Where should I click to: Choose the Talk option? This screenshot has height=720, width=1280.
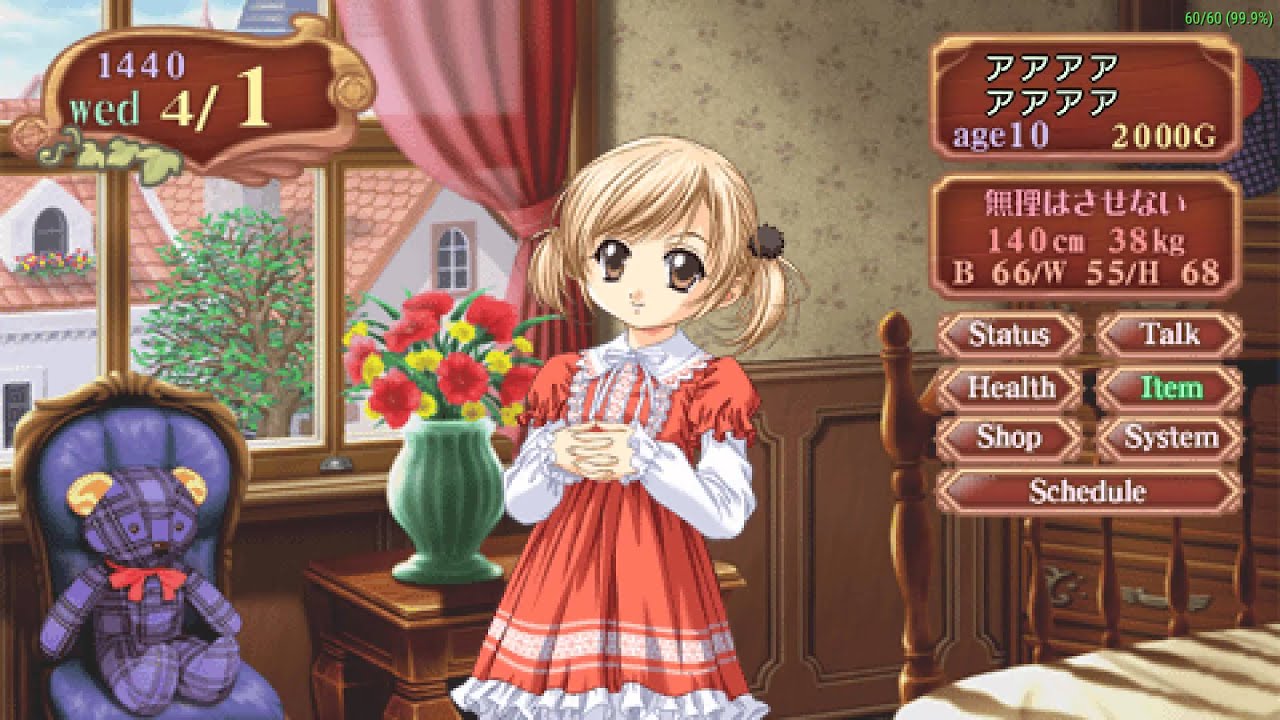[1169, 334]
